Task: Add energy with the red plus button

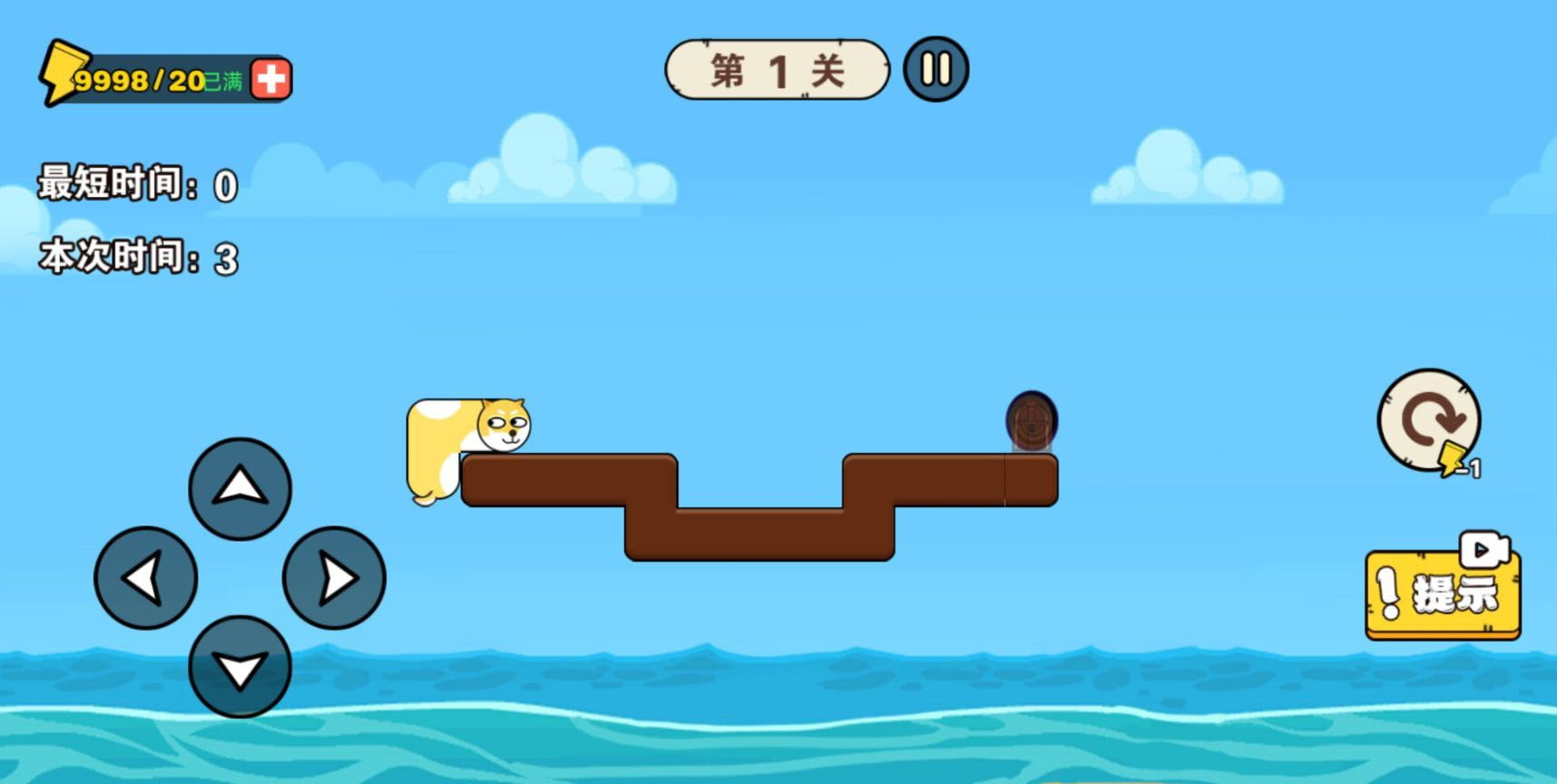Action: tap(271, 80)
